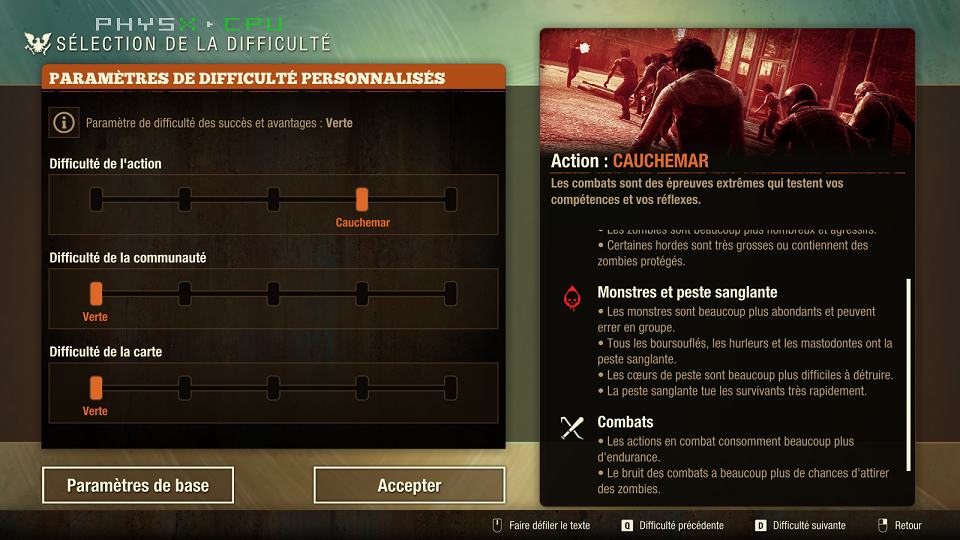Select the Verte handle on the communauté slider

point(96,293)
